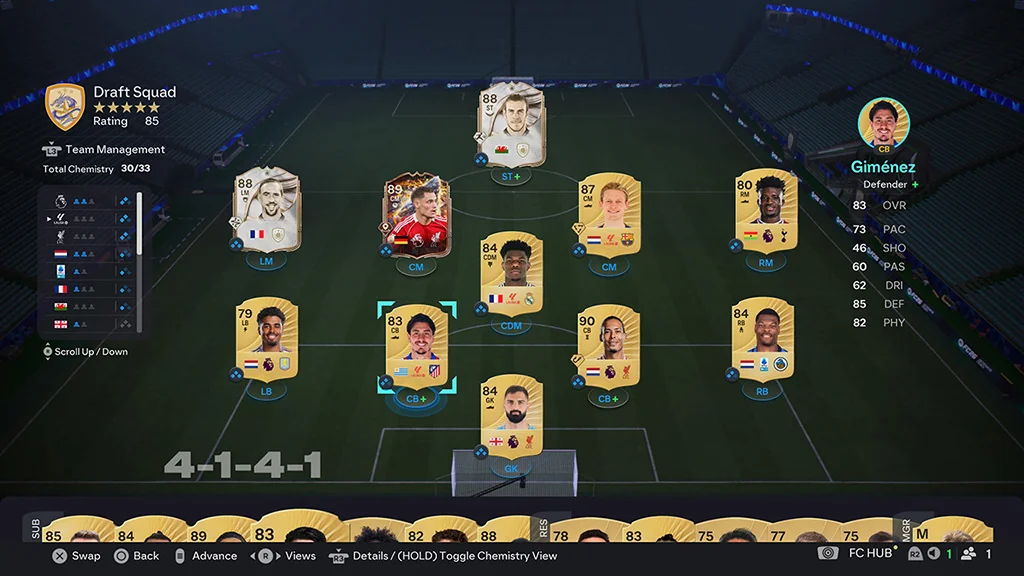Select the 84-rated CDM card
Screen dimensions: 1024x576
click(511, 273)
